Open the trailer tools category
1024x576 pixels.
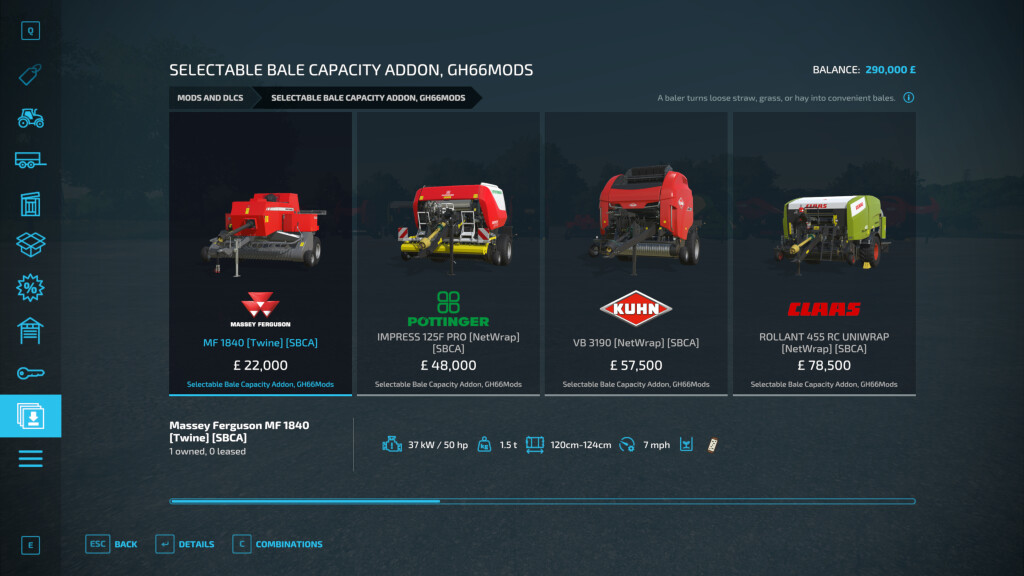coord(30,160)
